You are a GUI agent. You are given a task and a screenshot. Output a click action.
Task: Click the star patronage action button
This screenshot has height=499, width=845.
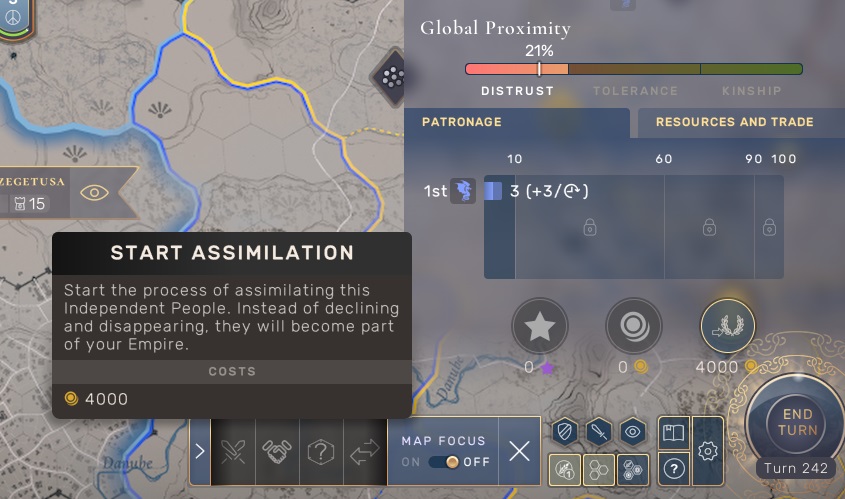click(x=540, y=327)
